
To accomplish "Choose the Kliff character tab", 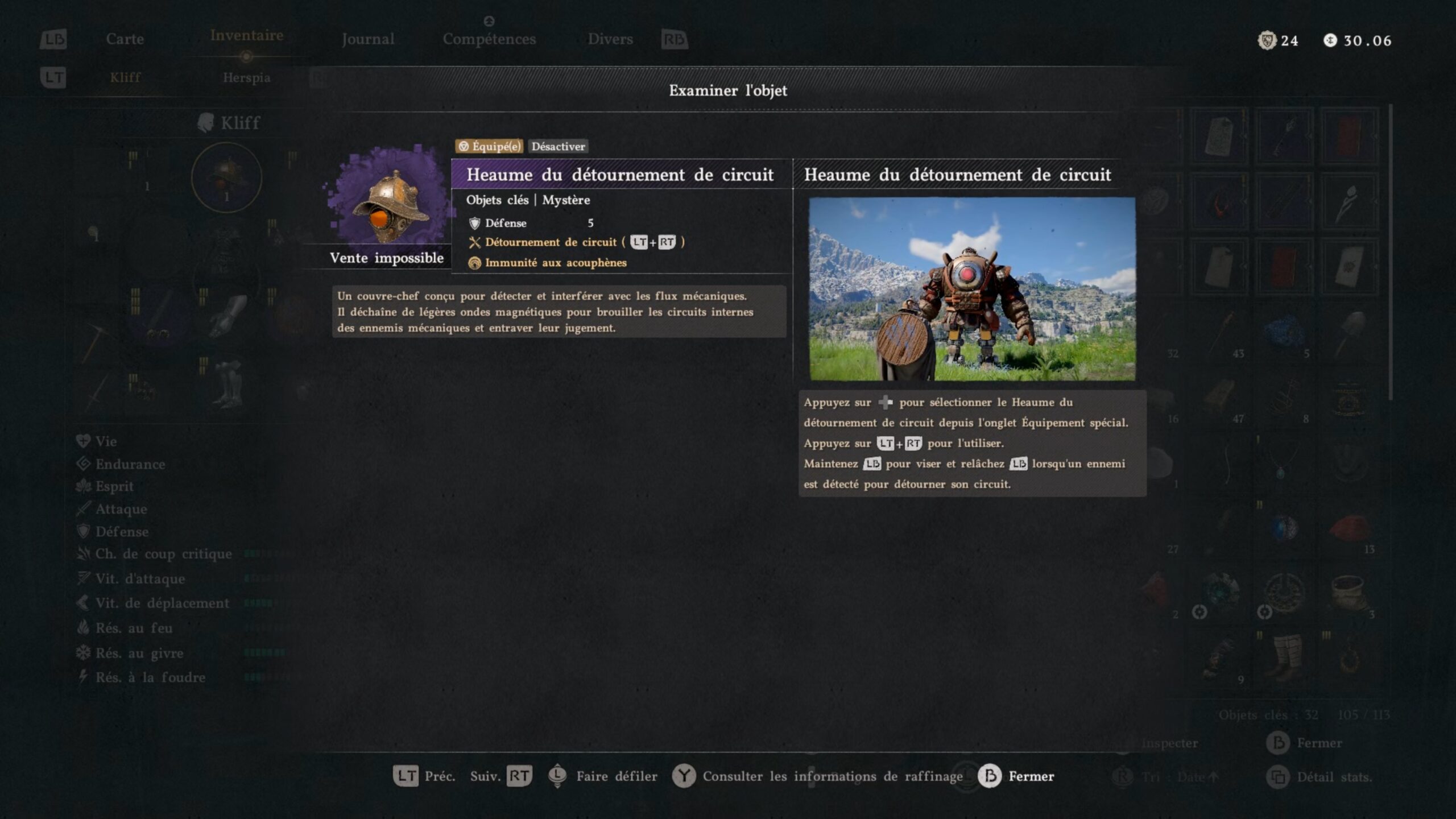I will pos(125,77).
